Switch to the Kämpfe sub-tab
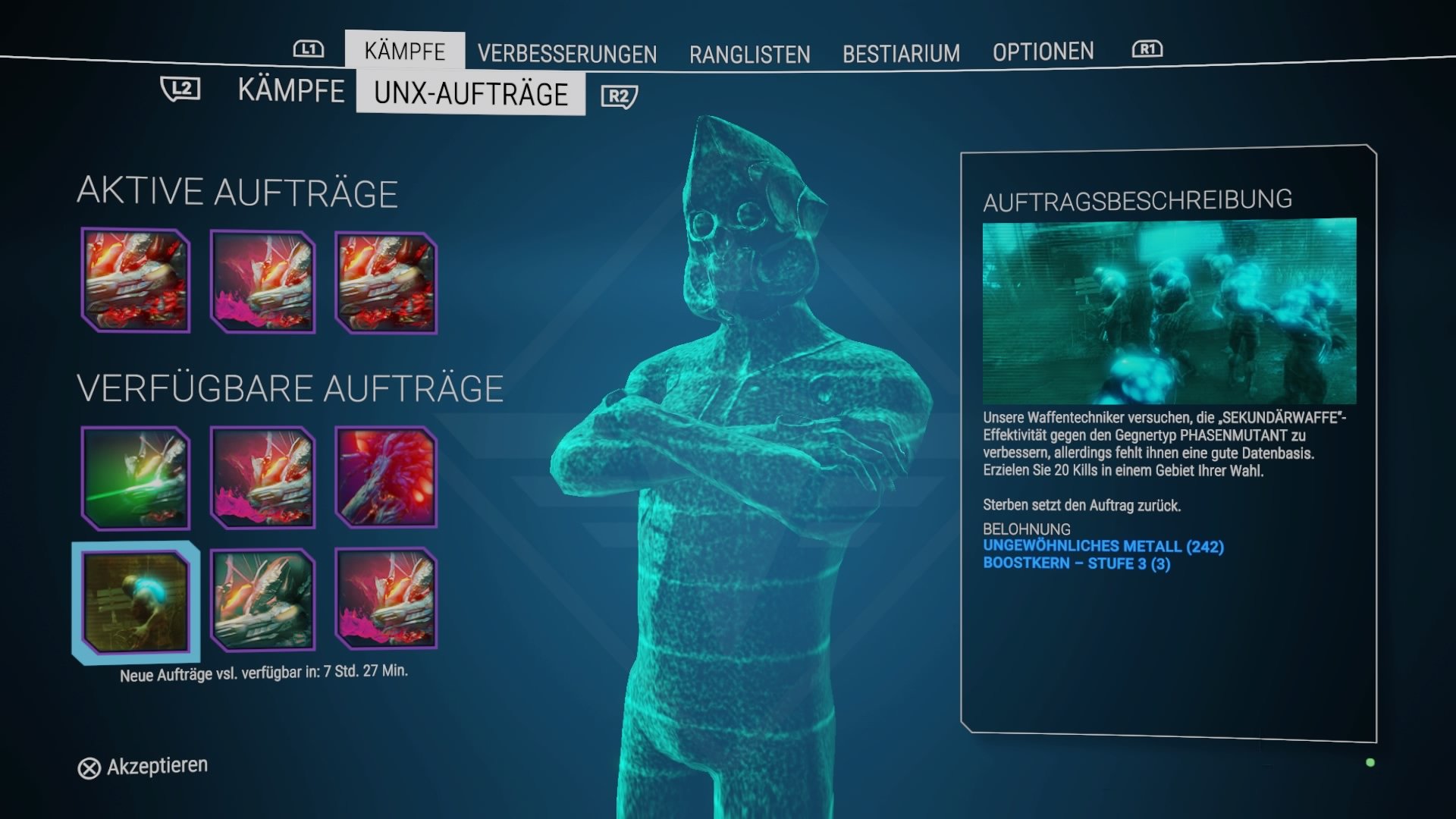The image size is (1456, 819). point(290,90)
